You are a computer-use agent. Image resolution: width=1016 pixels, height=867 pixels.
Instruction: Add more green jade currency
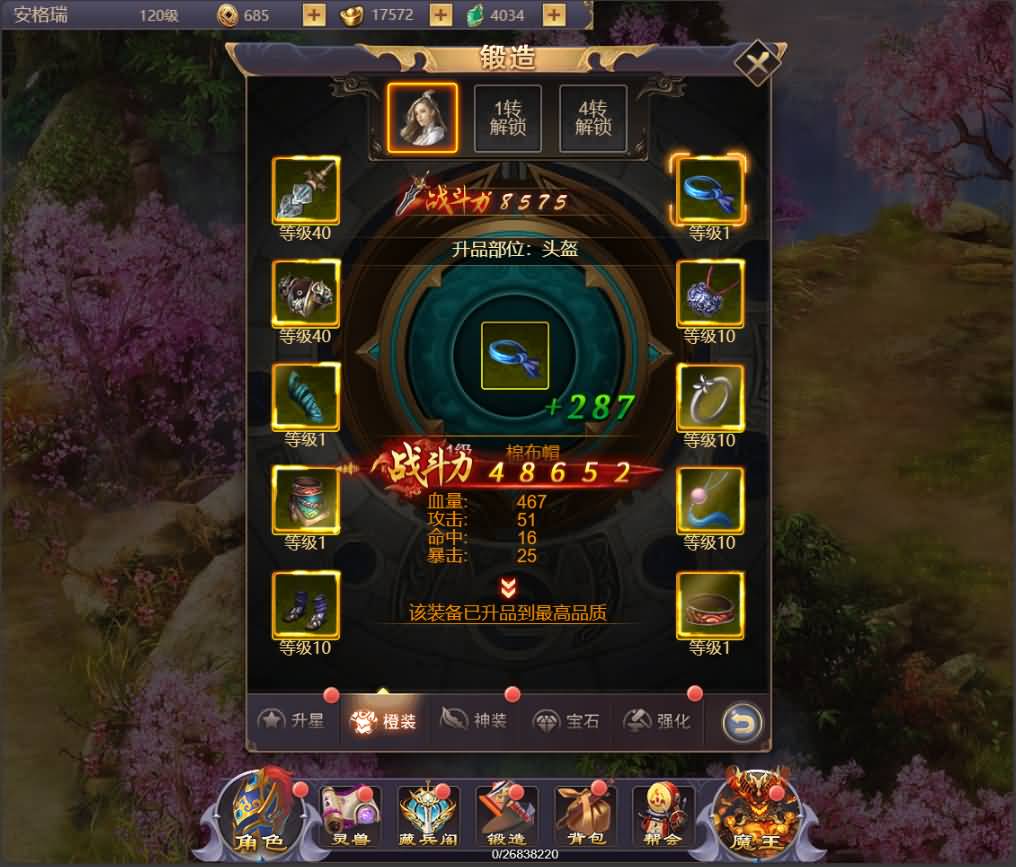point(553,15)
